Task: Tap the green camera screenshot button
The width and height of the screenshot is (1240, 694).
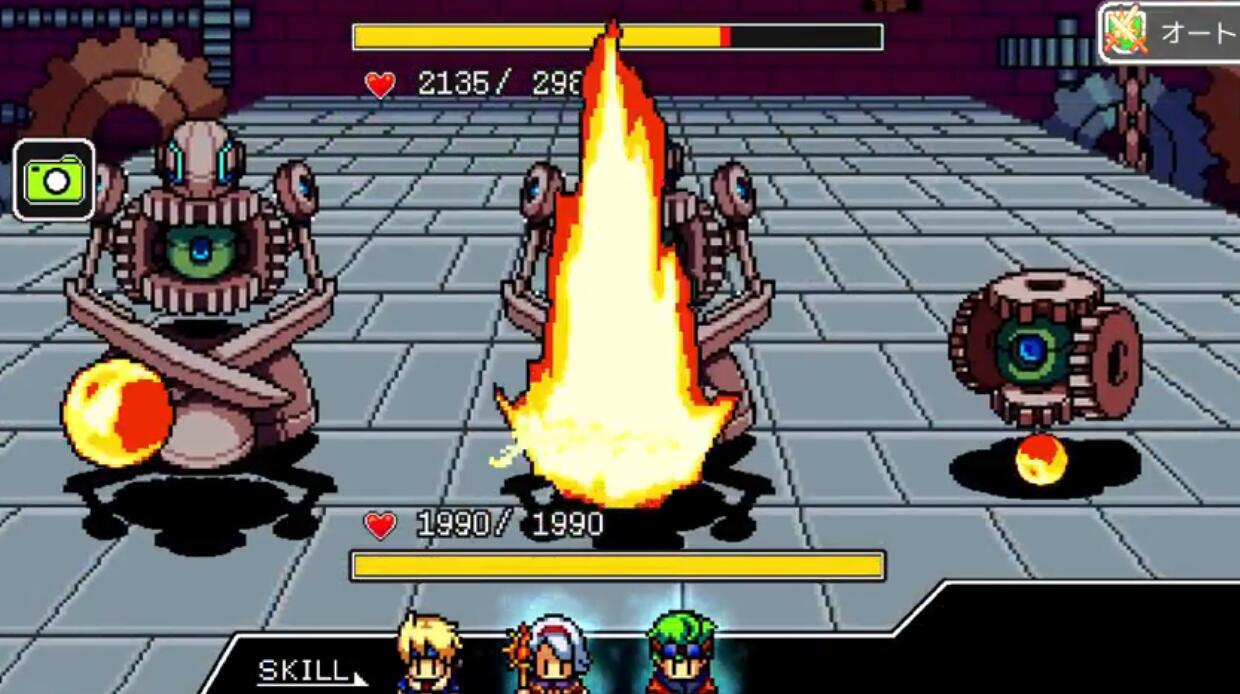Action: pyautogui.click(x=55, y=180)
